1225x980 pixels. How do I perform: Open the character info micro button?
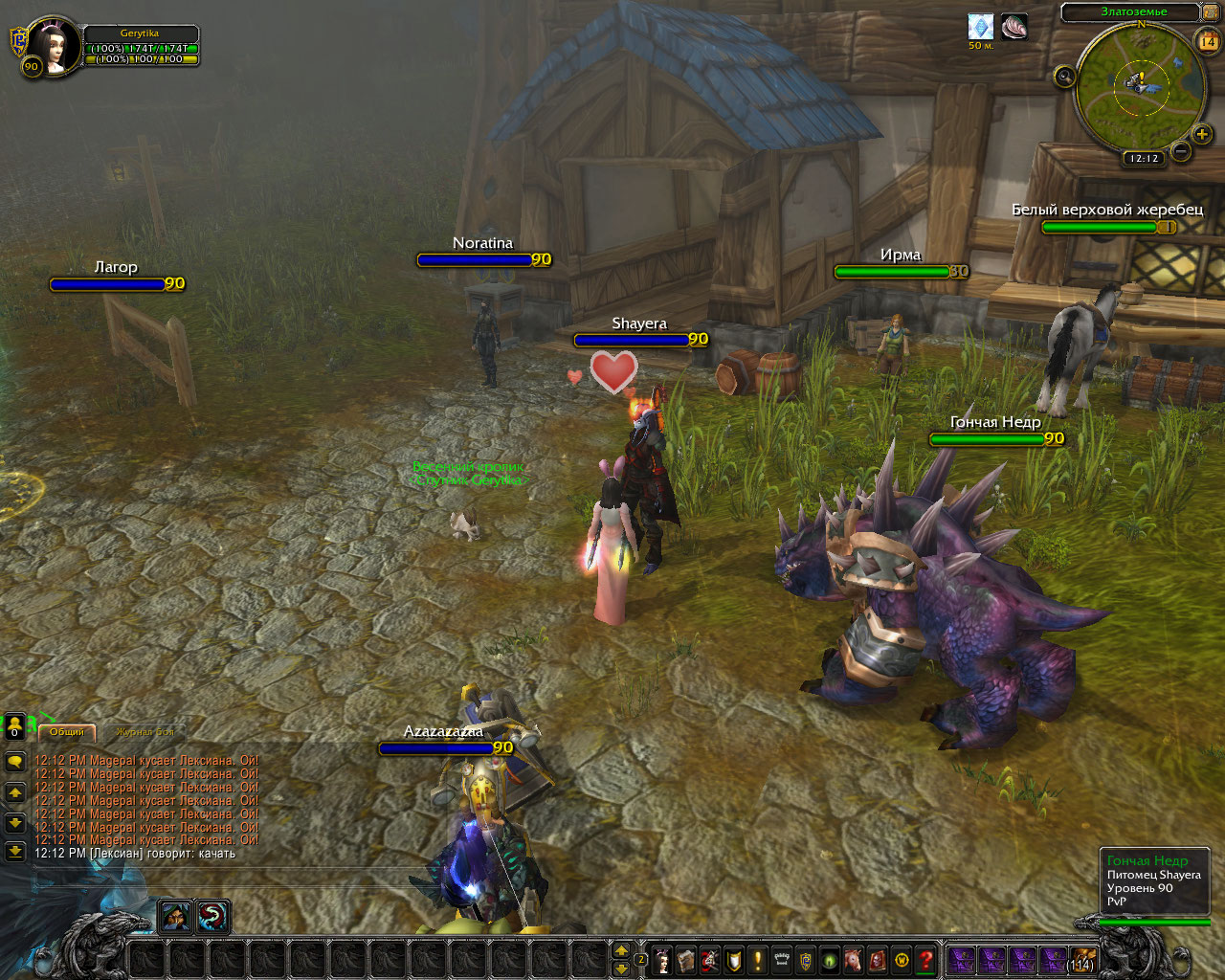(x=662, y=960)
